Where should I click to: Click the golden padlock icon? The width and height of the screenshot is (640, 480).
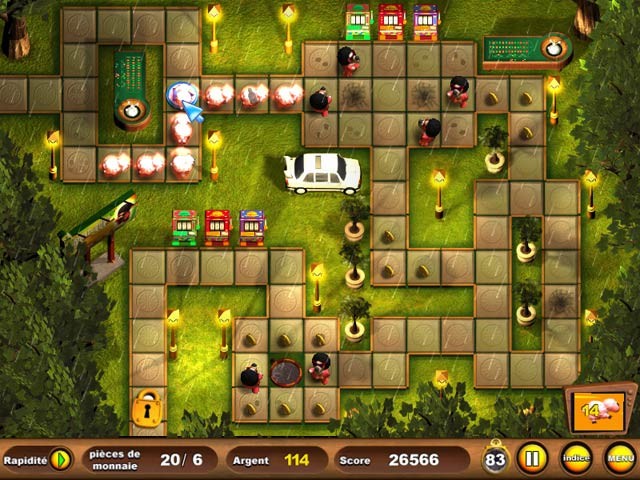tap(147, 409)
